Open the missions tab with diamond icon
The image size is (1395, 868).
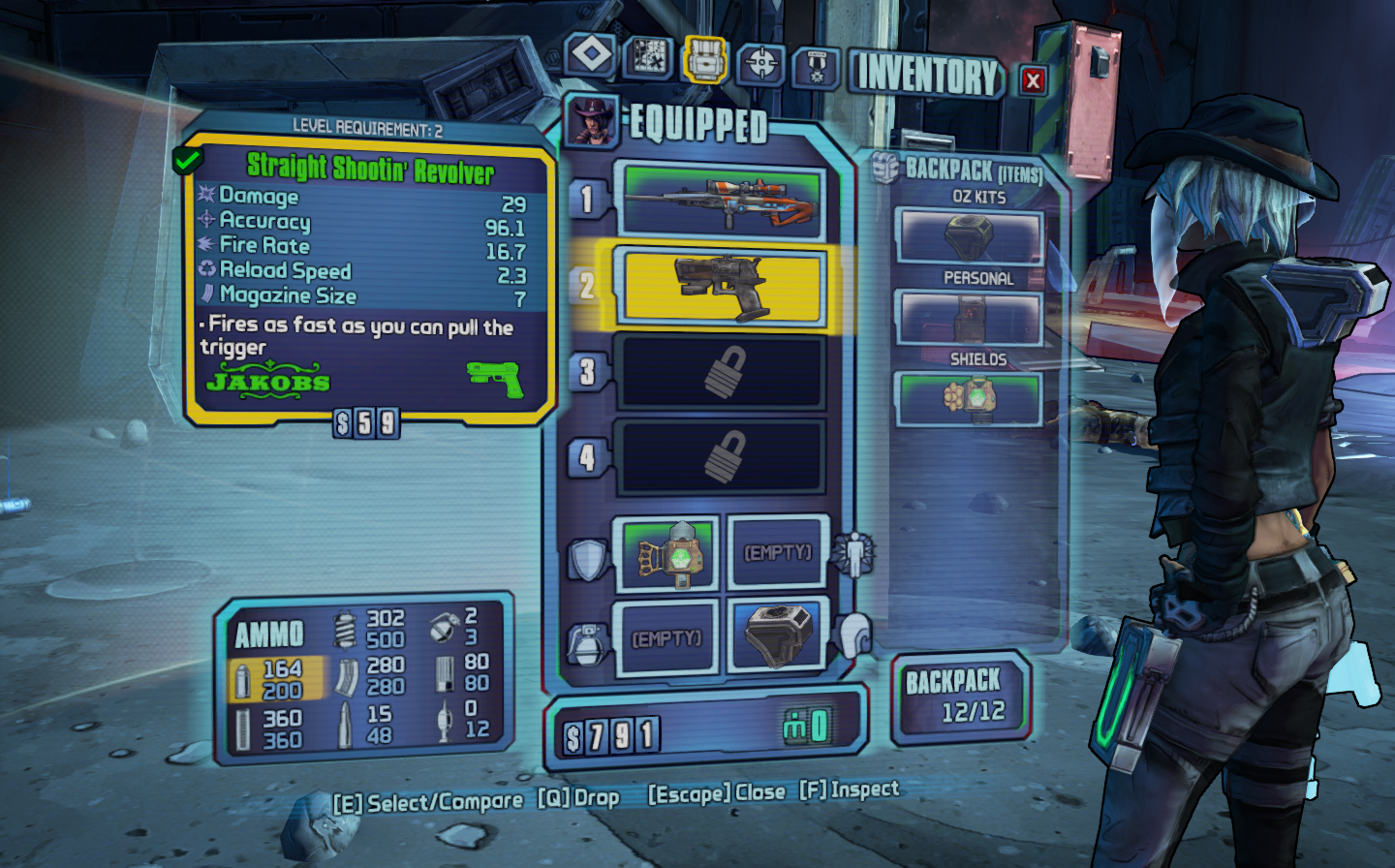coord(591,55)
